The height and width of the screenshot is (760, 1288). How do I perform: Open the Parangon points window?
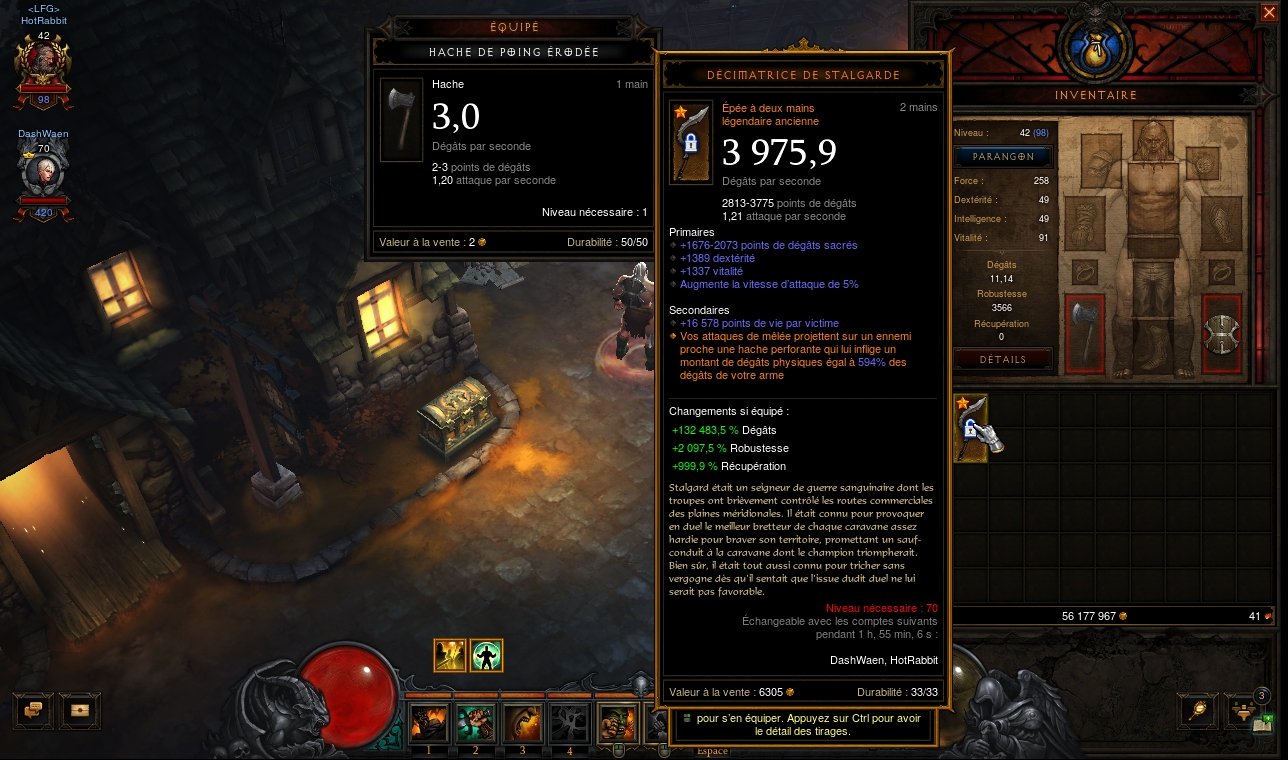1003,157
